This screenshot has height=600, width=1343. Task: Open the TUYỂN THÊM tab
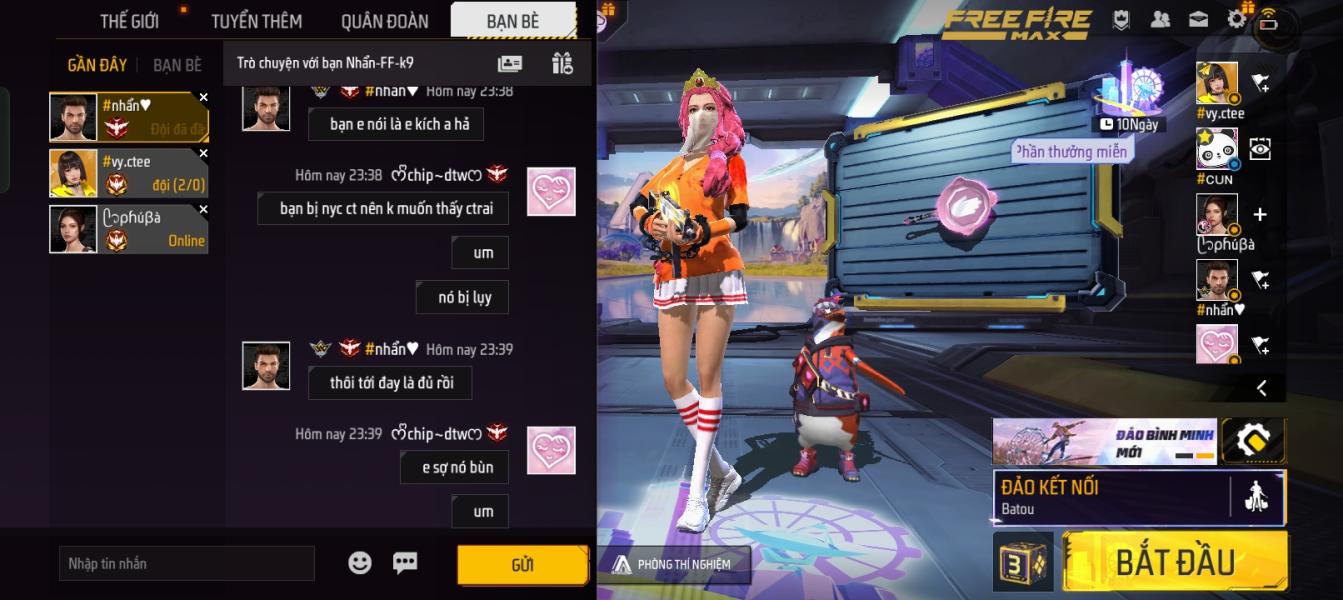[x=256, y=20]
